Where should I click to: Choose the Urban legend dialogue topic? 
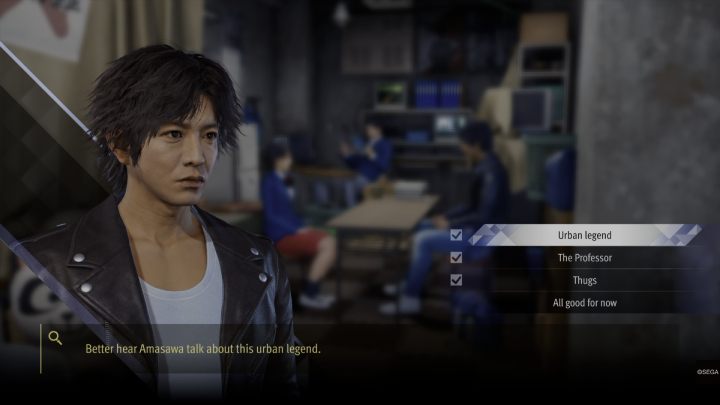(x=584, y=235)
